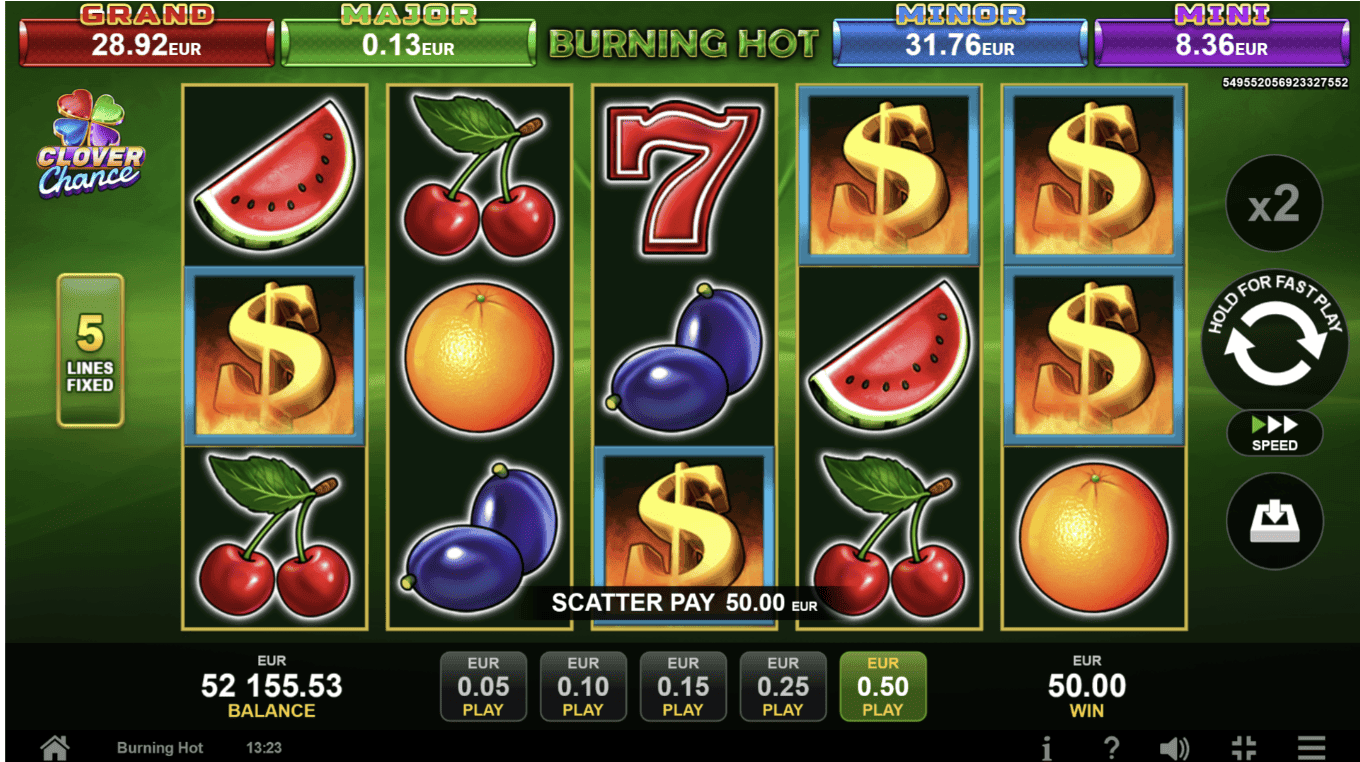The width and height of the screenshot is (1360, 762).
Task: Show help with the question mark icon
Action: tap(1110, 747)
